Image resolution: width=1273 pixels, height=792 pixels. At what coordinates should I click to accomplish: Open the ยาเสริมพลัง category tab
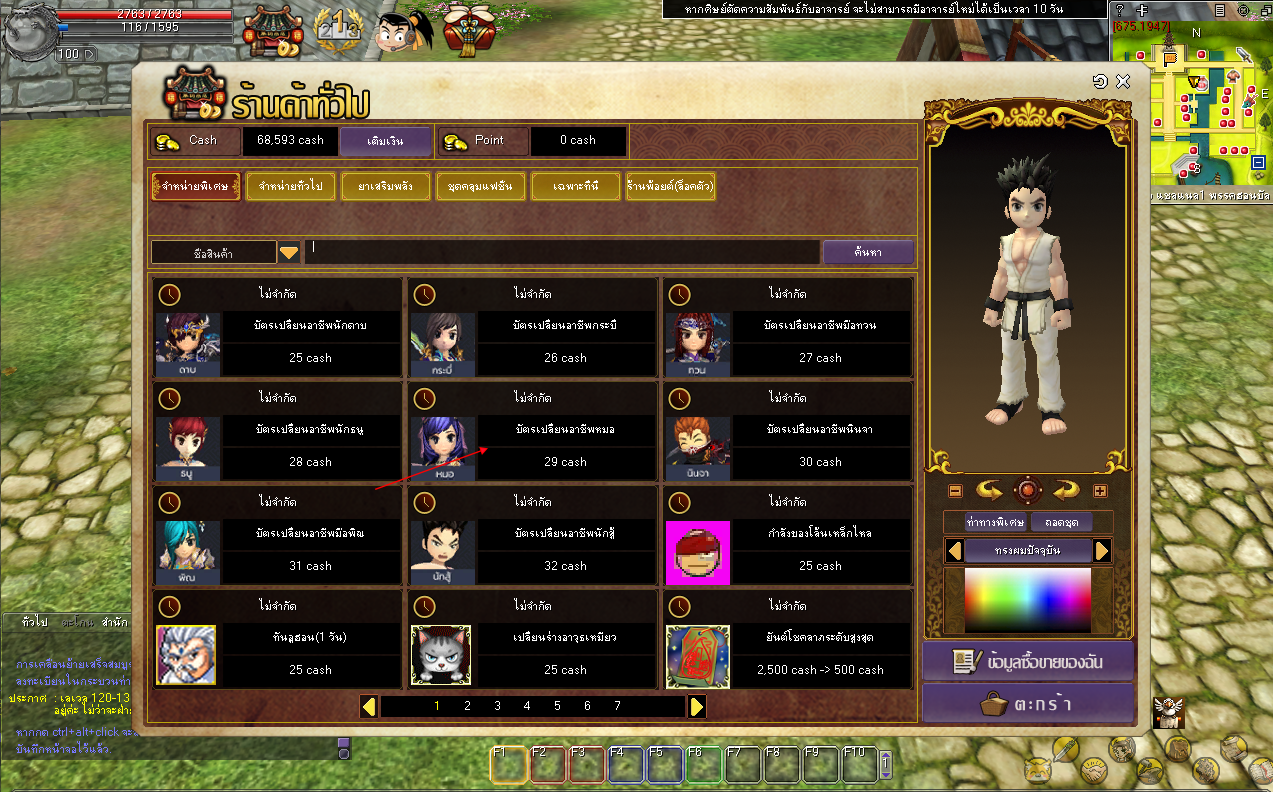(x=385, y=187)
